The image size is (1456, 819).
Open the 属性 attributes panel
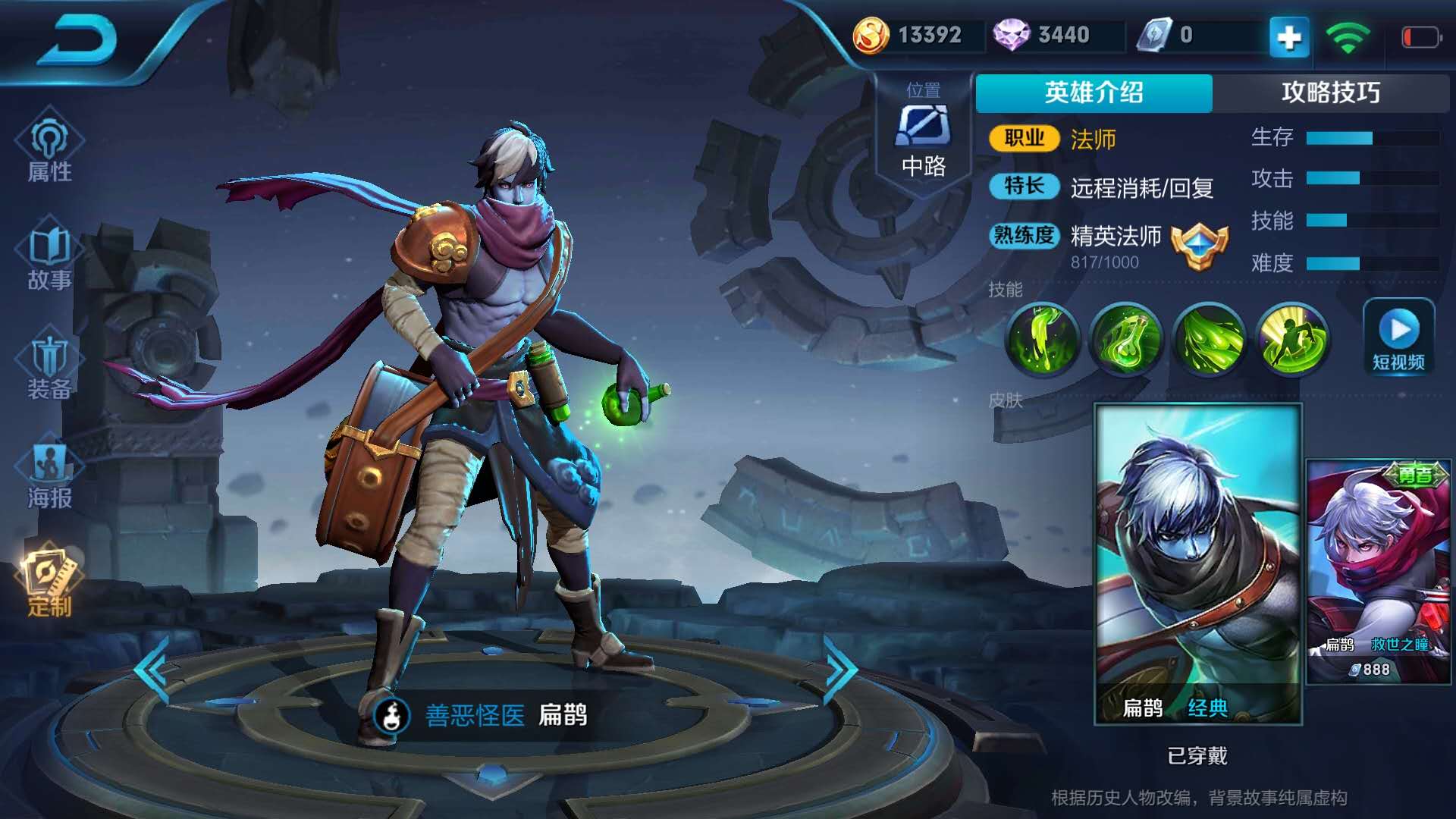pyautogui.click(x=49, y=148)
